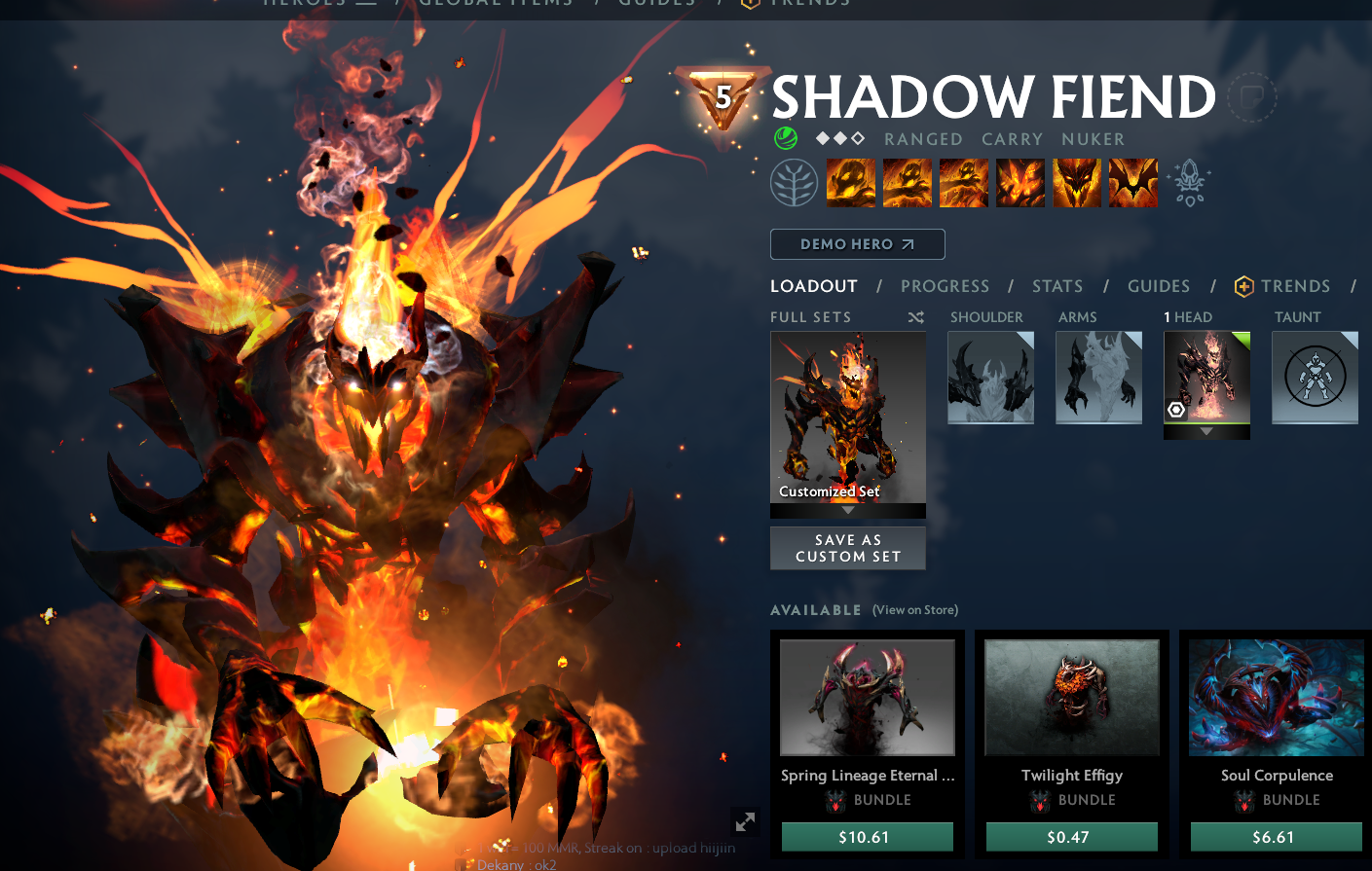Image resolution: width=1372 pixels, height=871 pixels.
Task: Toggle the Aghanim's Scepter upgrade preview
Action: [x=1190, y=182]
